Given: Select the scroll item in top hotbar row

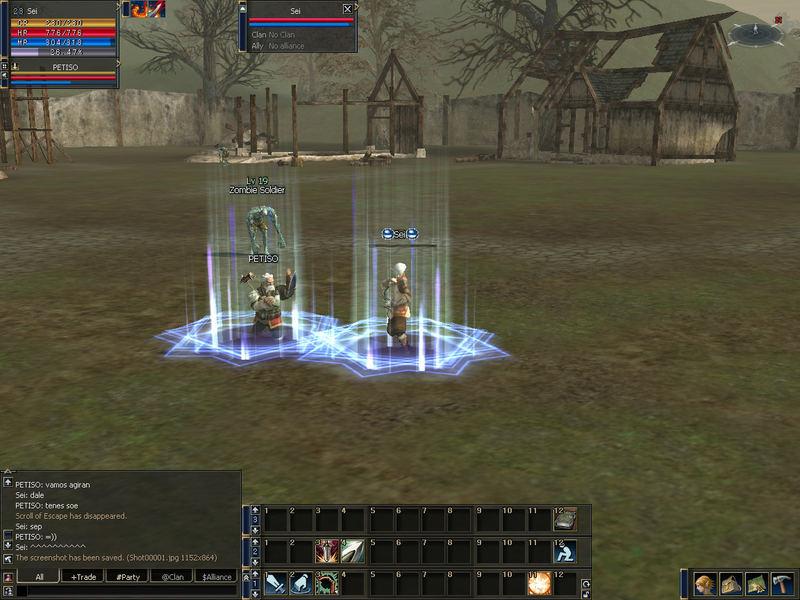Looking at the screenshot, I should (566, 520).
